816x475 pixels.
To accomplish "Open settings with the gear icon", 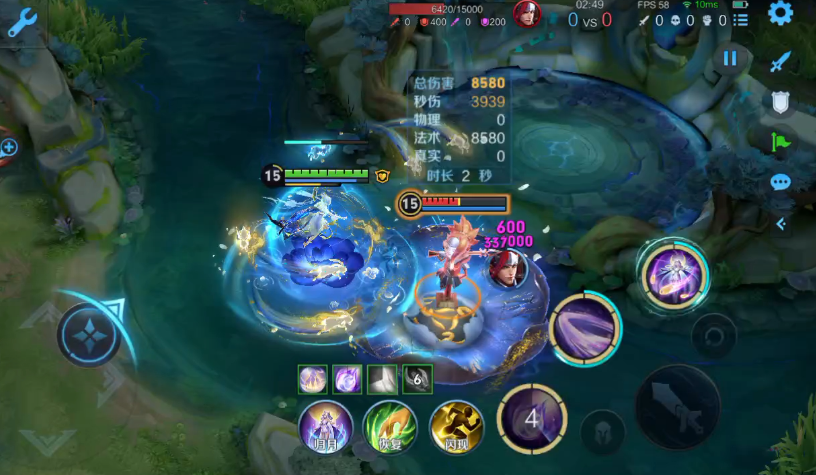I will coord(780,13).
